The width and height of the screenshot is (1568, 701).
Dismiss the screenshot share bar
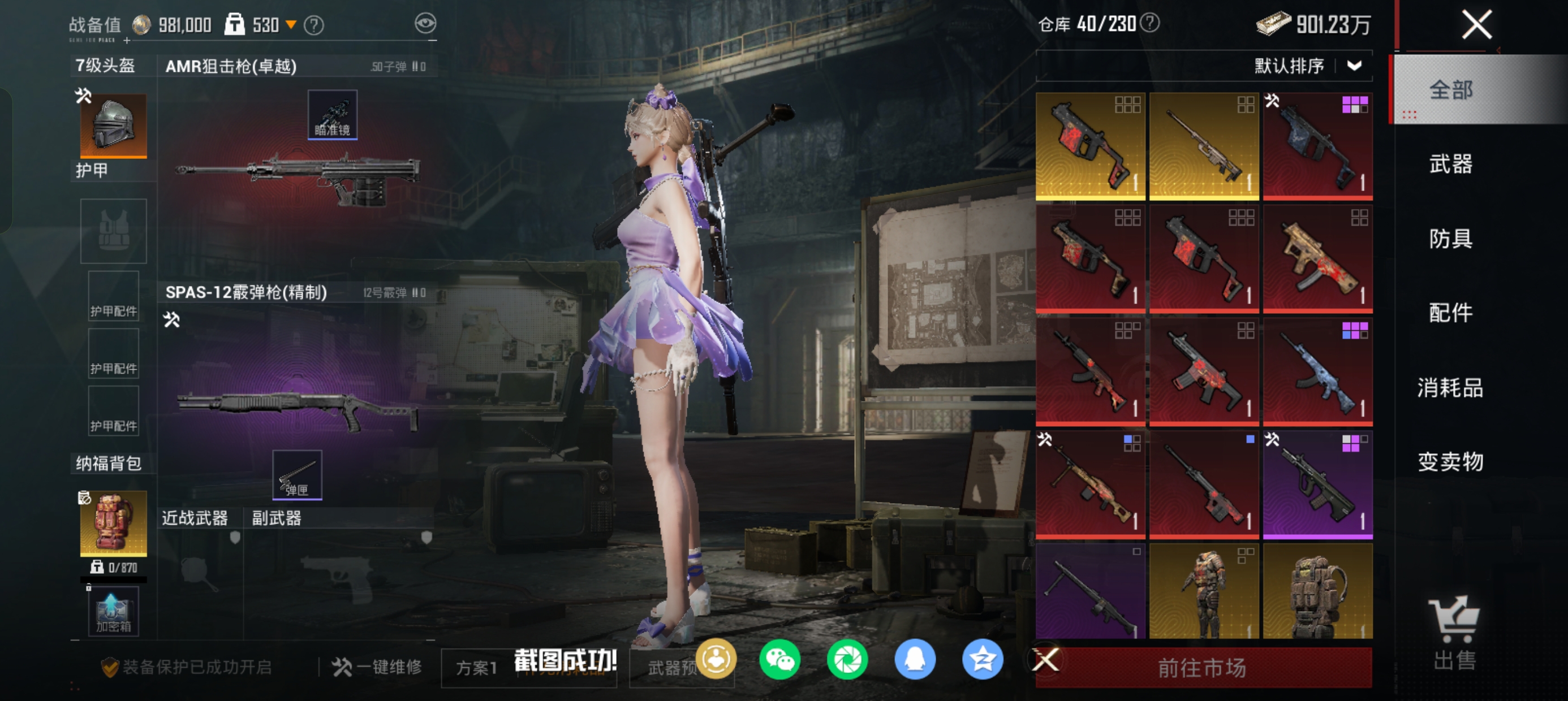click(x=1046, y=660)
